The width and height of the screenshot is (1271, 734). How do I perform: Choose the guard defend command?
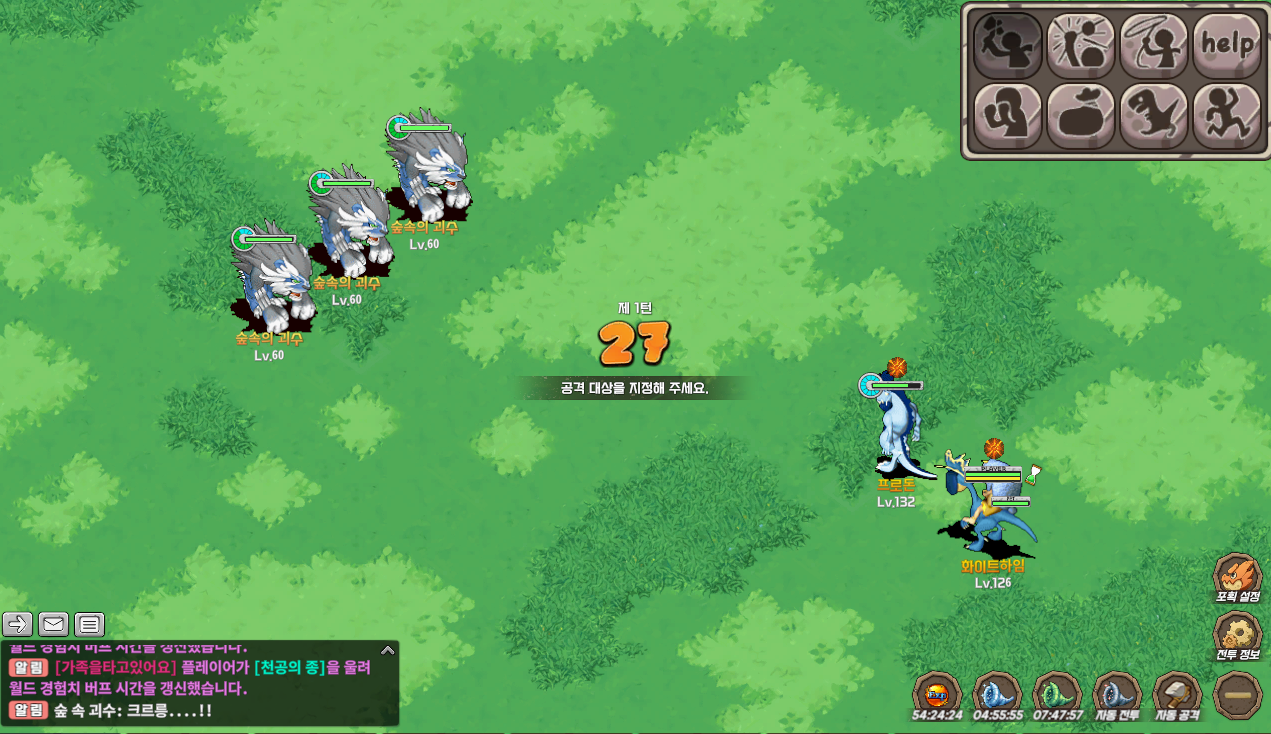pyautogui.click(x=1008, y=116)
